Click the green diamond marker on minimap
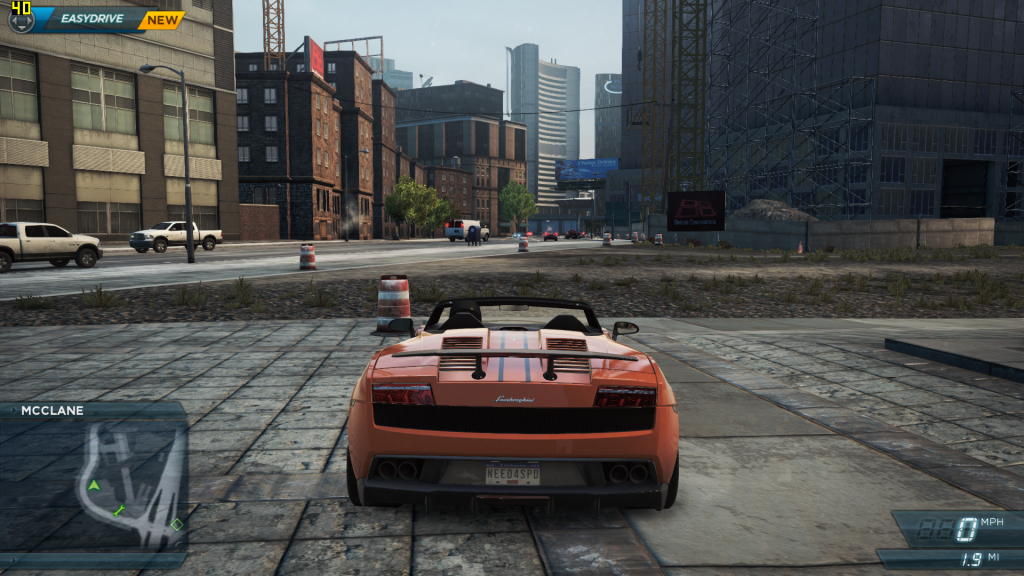This screenshot has height=576, width=1024. point(177,523)
